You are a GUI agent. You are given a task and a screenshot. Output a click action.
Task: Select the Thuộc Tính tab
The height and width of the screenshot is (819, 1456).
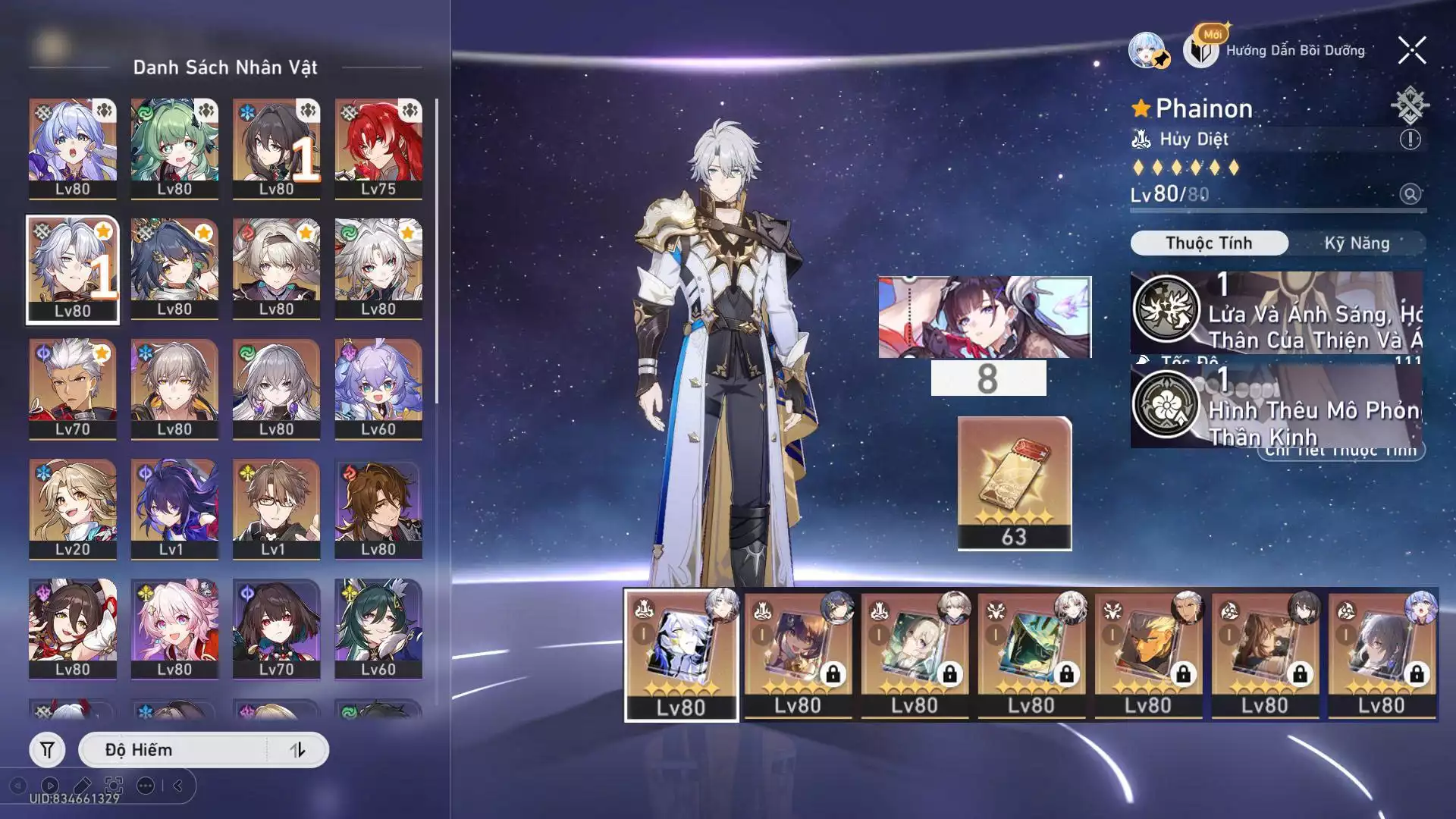coord(1209,243)
